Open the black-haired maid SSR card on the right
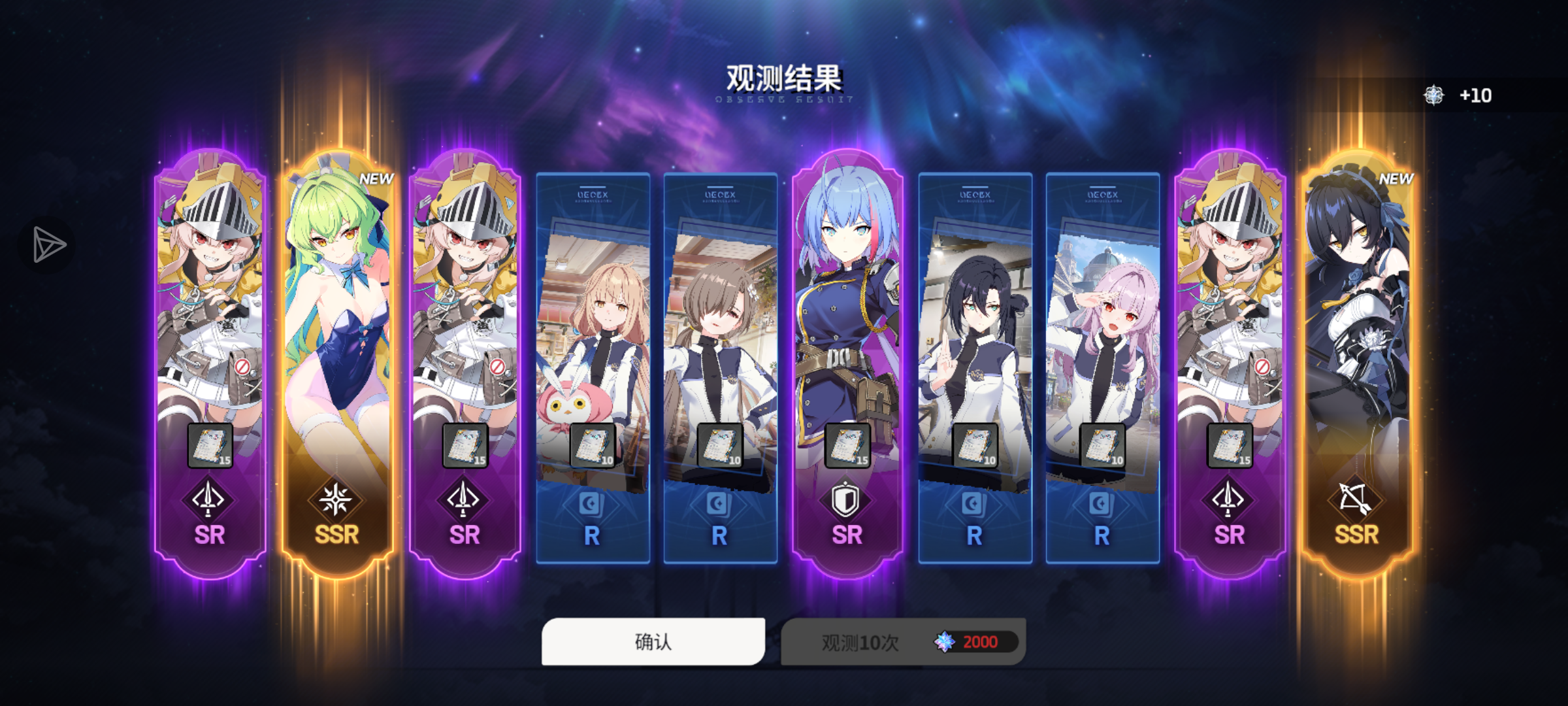Screen dimensions: 1568x706 [x=1354, y=314]
